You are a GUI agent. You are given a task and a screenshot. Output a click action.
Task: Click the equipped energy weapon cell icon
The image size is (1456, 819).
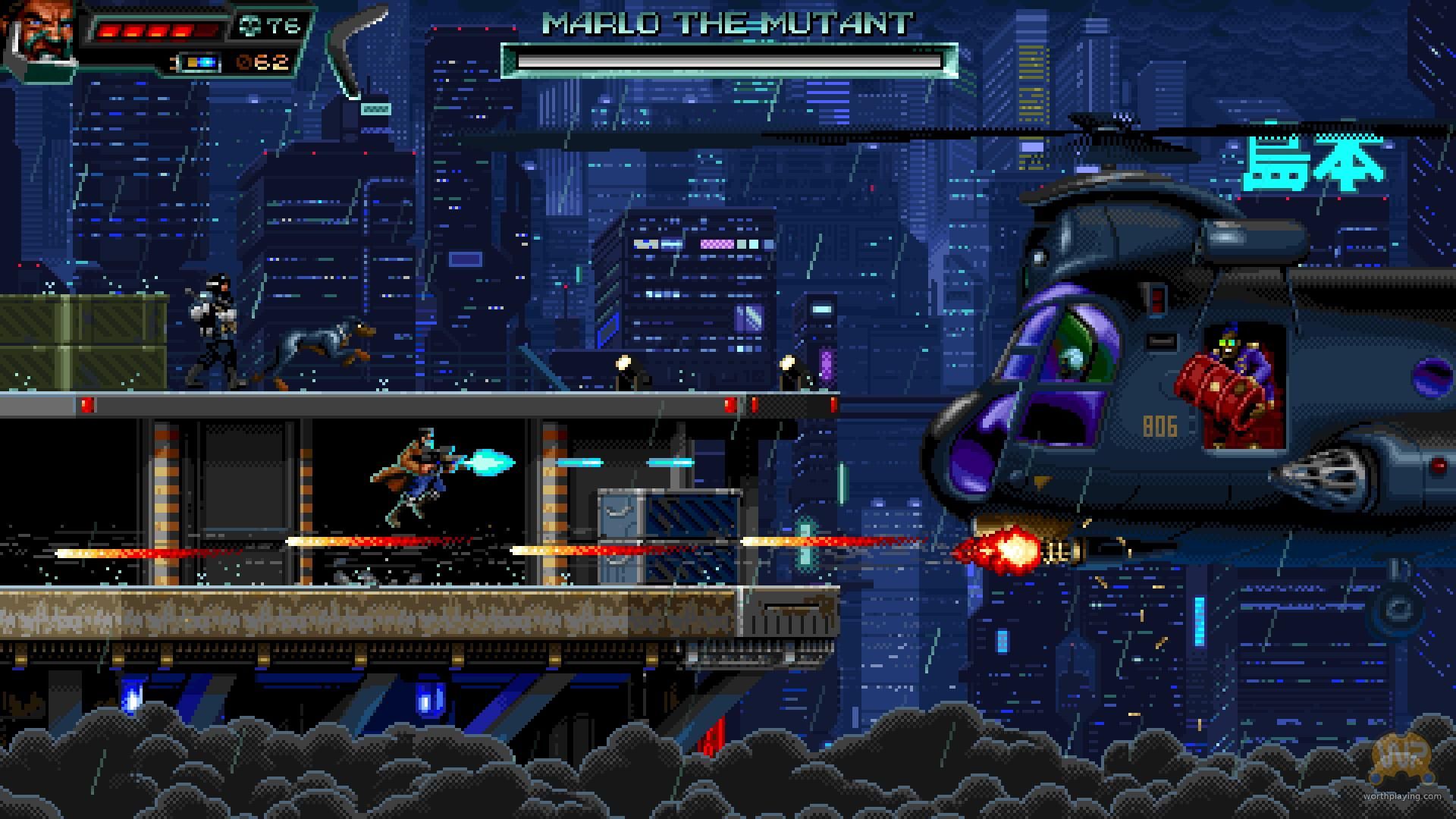point(199,62)
